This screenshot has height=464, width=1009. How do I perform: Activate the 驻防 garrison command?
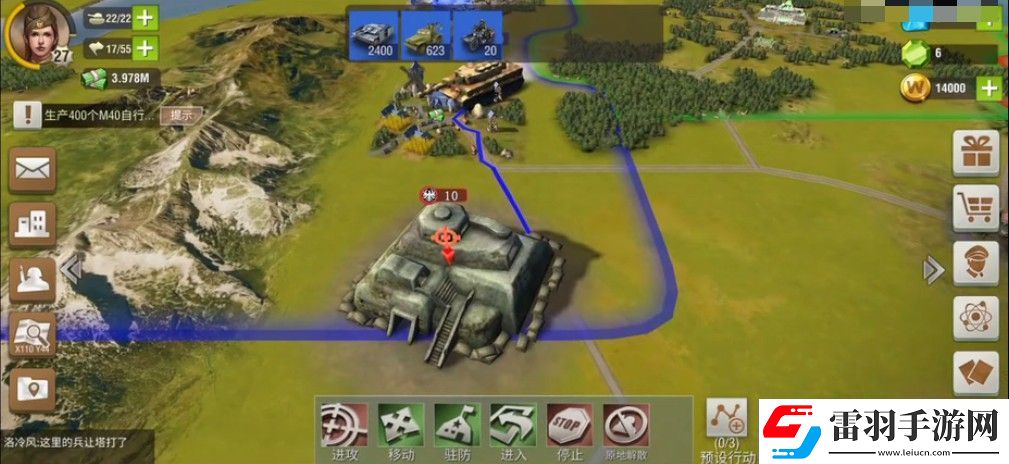tap(457, 428)
